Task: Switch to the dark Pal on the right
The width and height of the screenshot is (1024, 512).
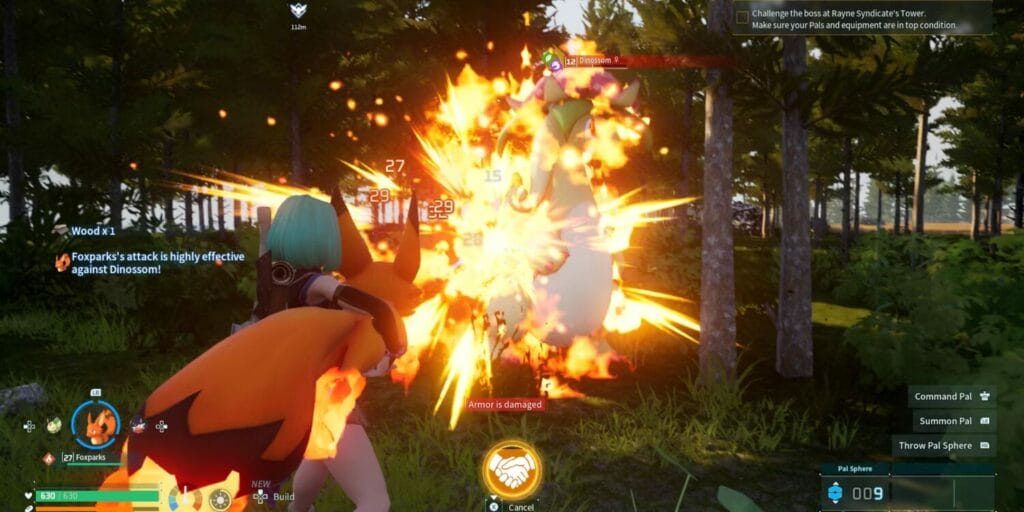Action: point(138,425)
